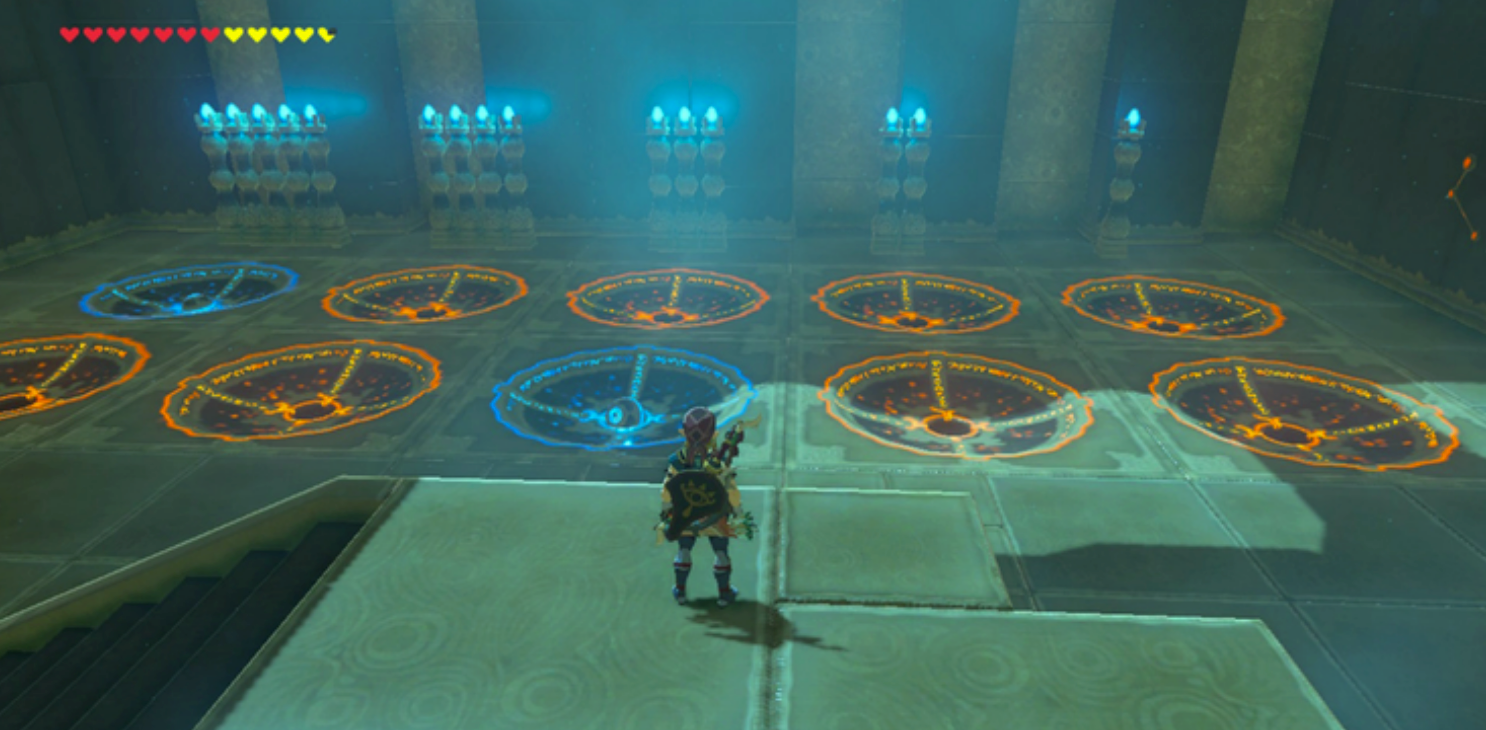The image size is (1486, 730).
Task: Toggle the blue switch panel in the top-left row
Action: pos(185,290)
